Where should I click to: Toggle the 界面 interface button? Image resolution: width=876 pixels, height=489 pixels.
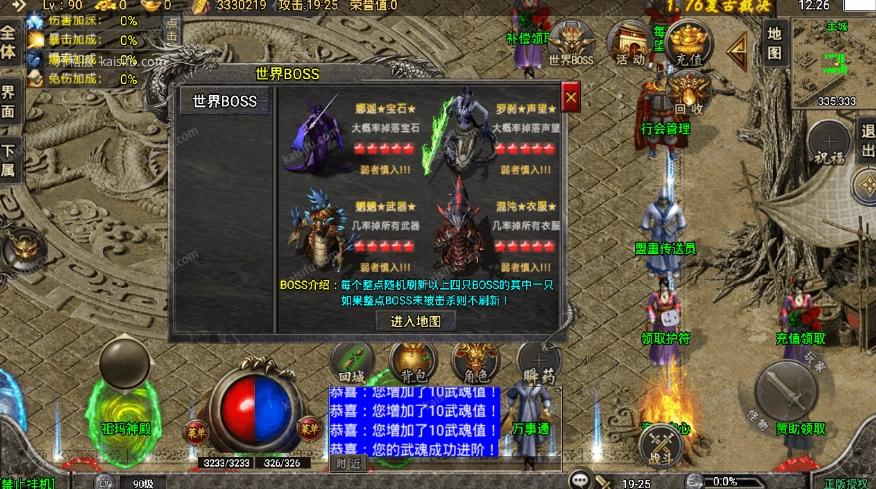(x=9, y=100)
